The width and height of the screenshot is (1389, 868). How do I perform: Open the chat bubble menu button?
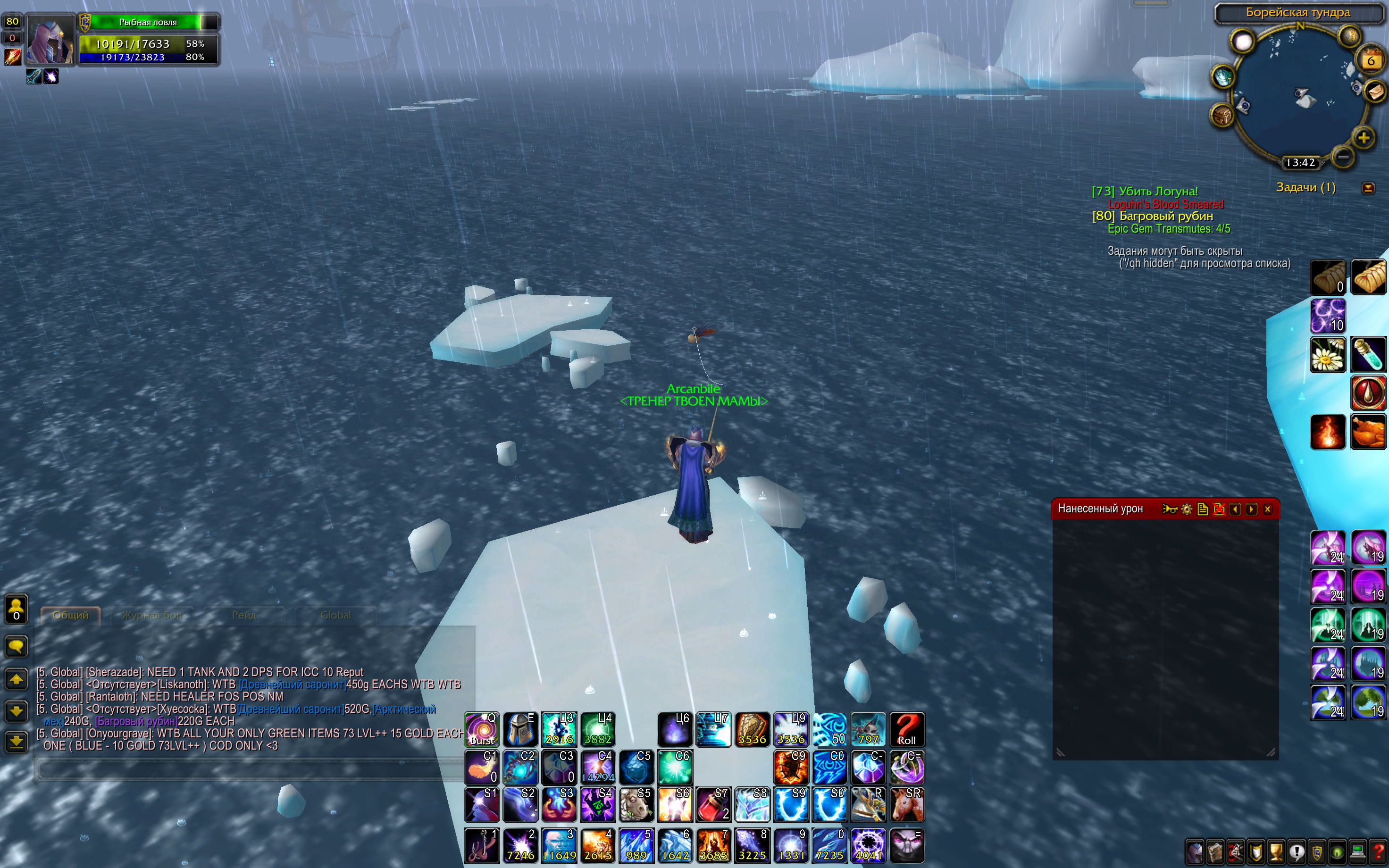(x=16, y=646)
